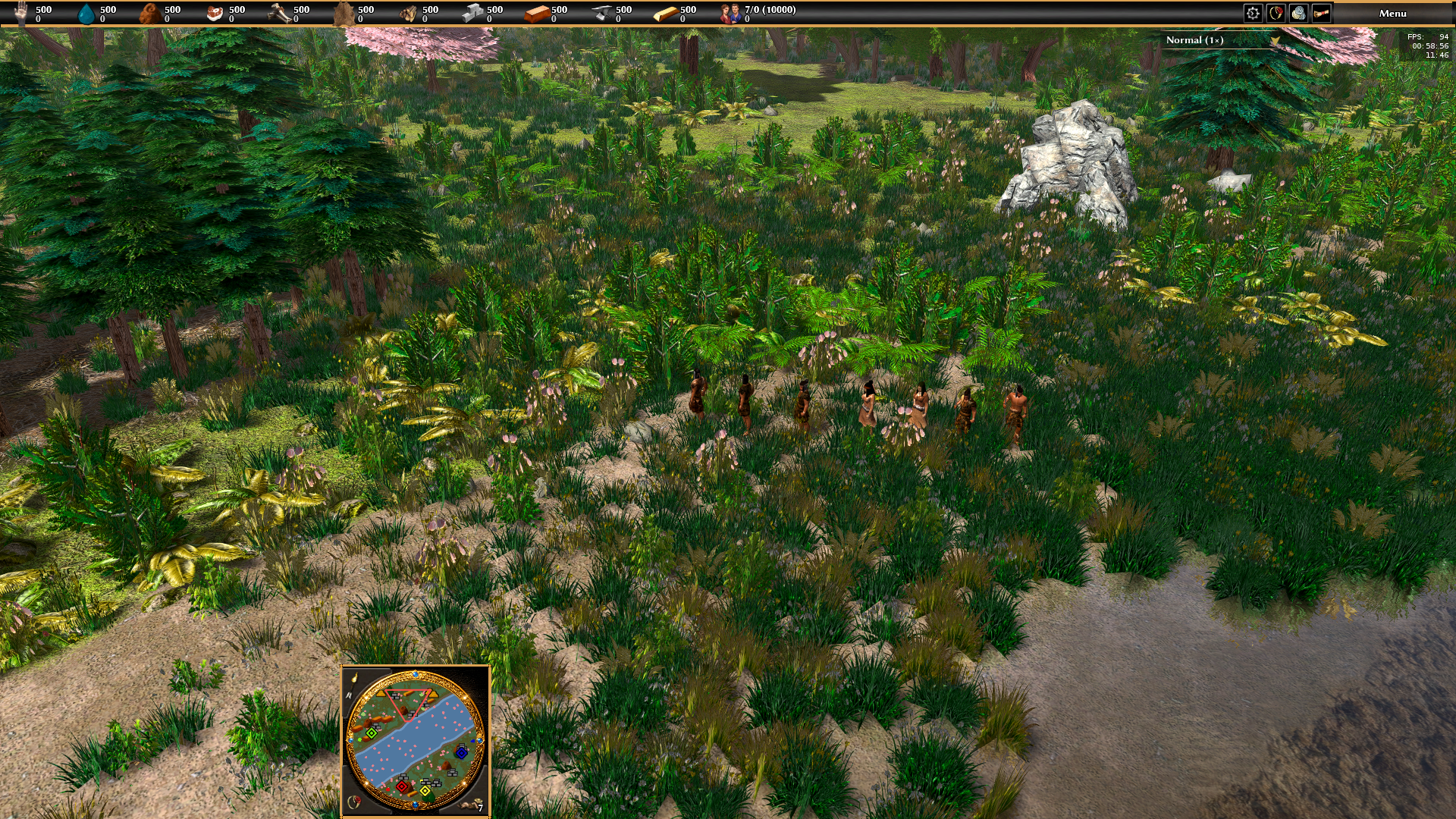The width and height of the screenshot is (1456, 819).
Task: Click the silver and gold coins trade icon
Action: click(1298, 13)
